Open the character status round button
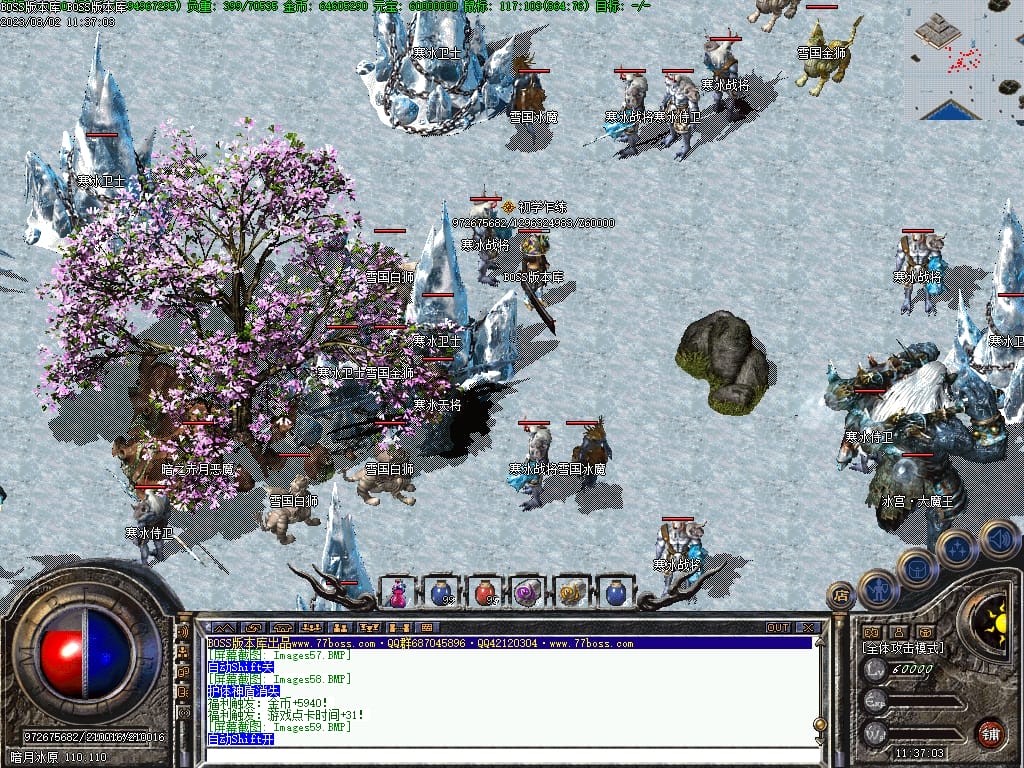The height and width of the screenshot is (768, 1024). pyautogui.click(x=879, y=590)
